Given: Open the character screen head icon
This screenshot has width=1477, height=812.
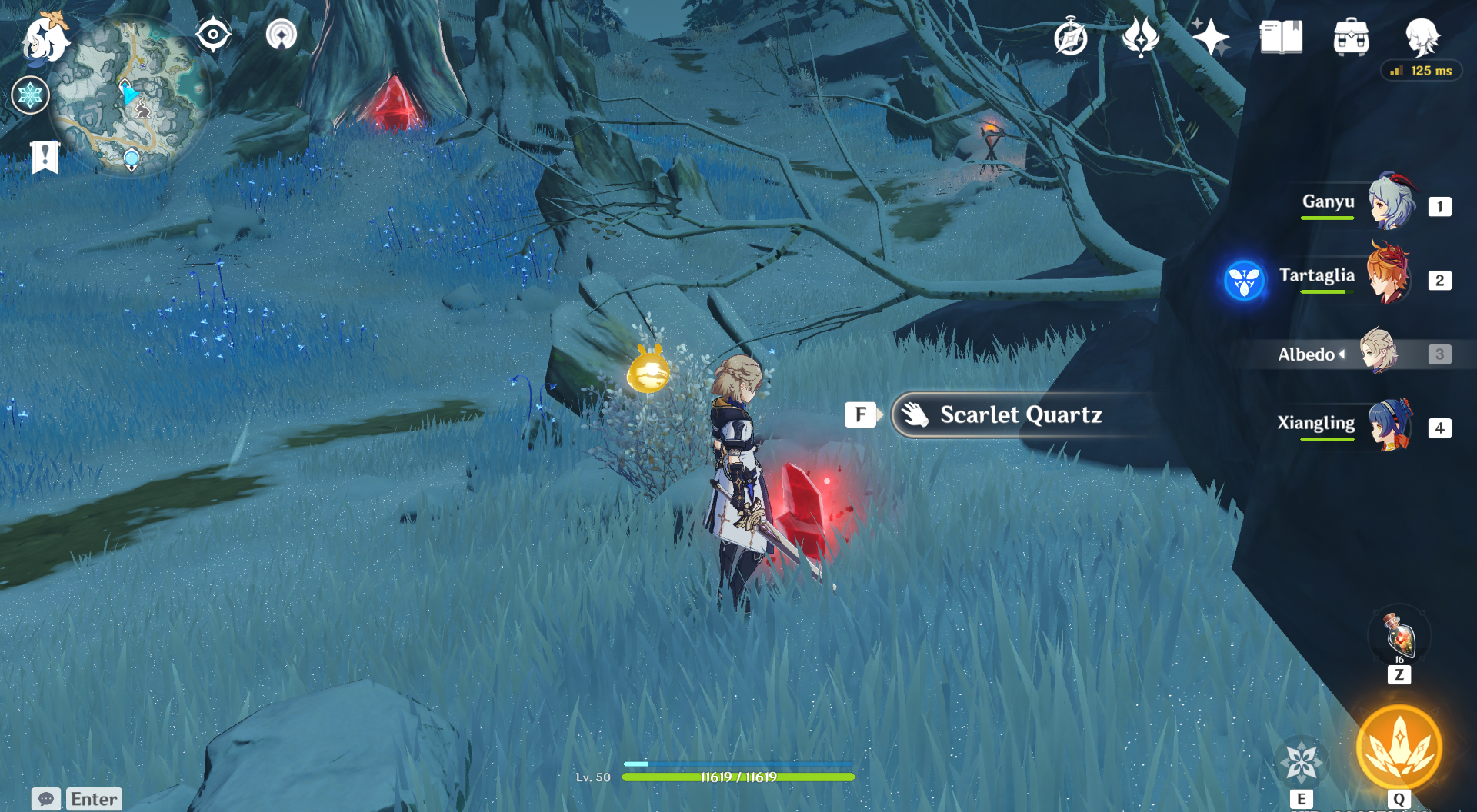Looking at the screenshot, I should coord(1422,36).
